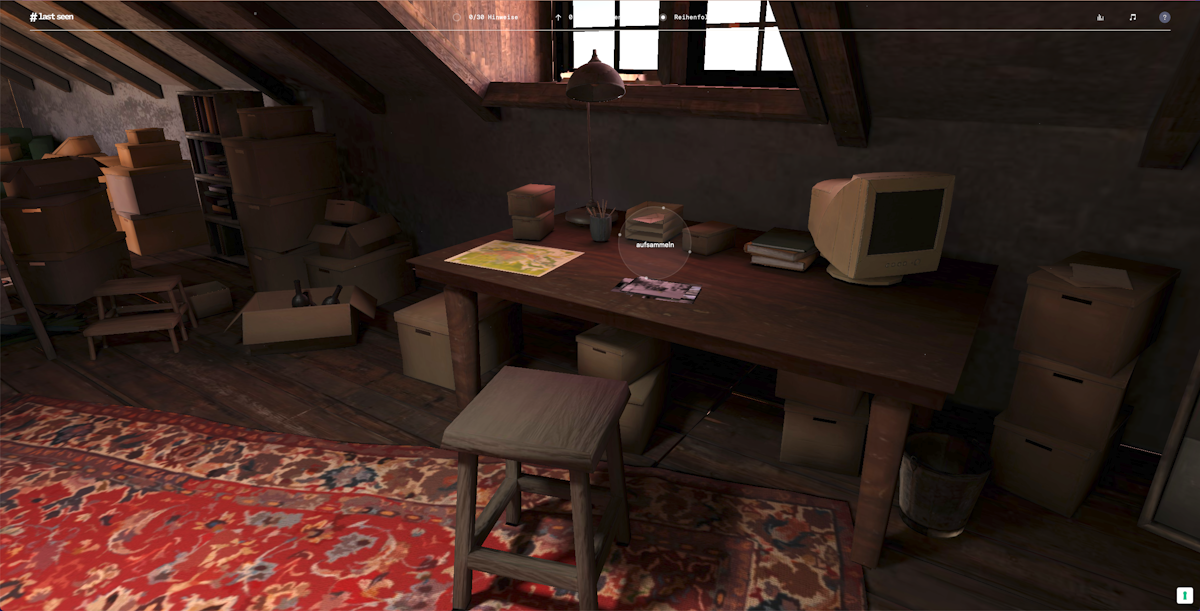Open help via the question mark icon
Screen dimensions: 1200x611
pyautogui.click(x=1164, y=17)
